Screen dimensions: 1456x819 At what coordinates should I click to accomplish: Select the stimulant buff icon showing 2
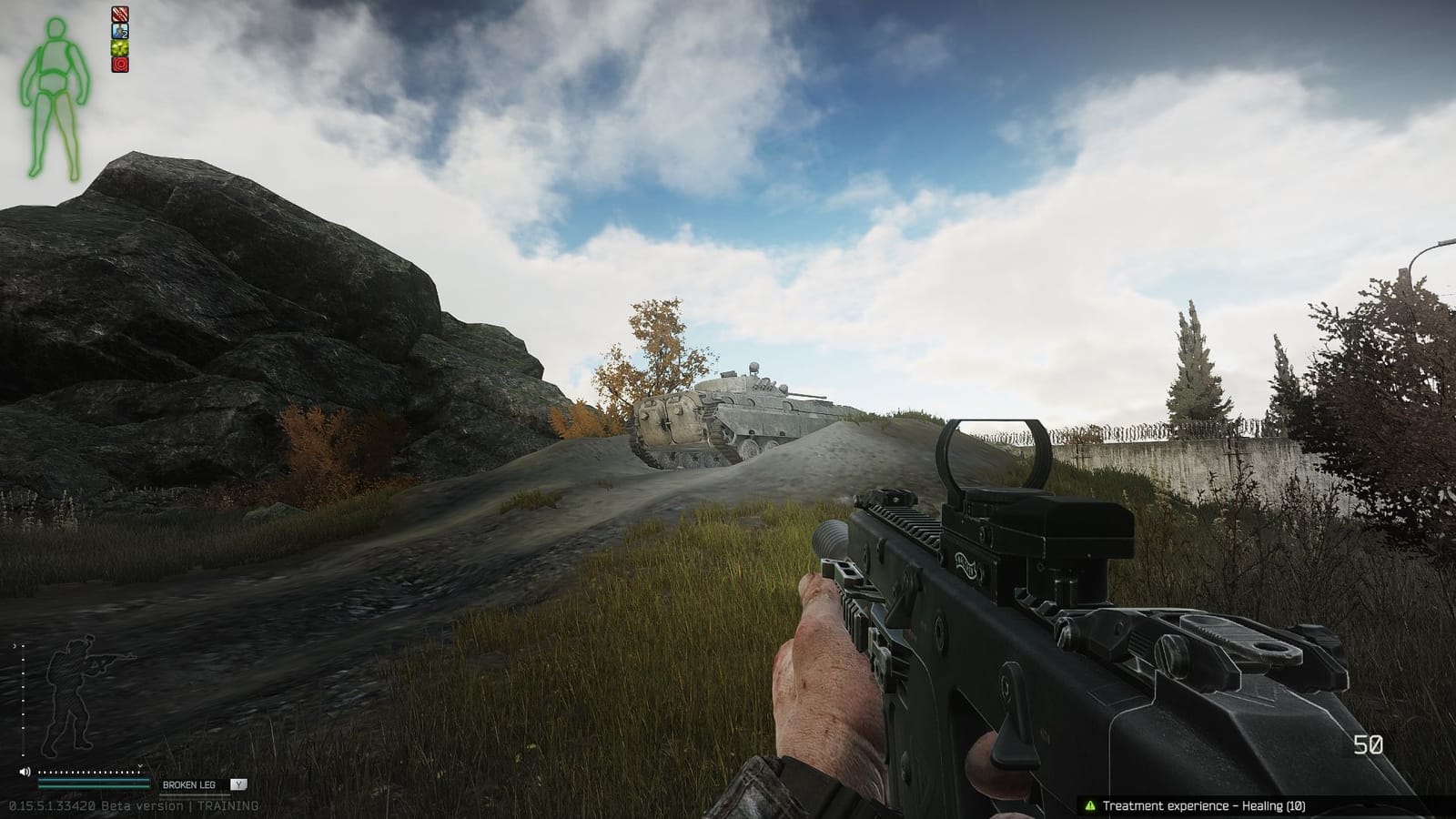(x=119, y=31)
